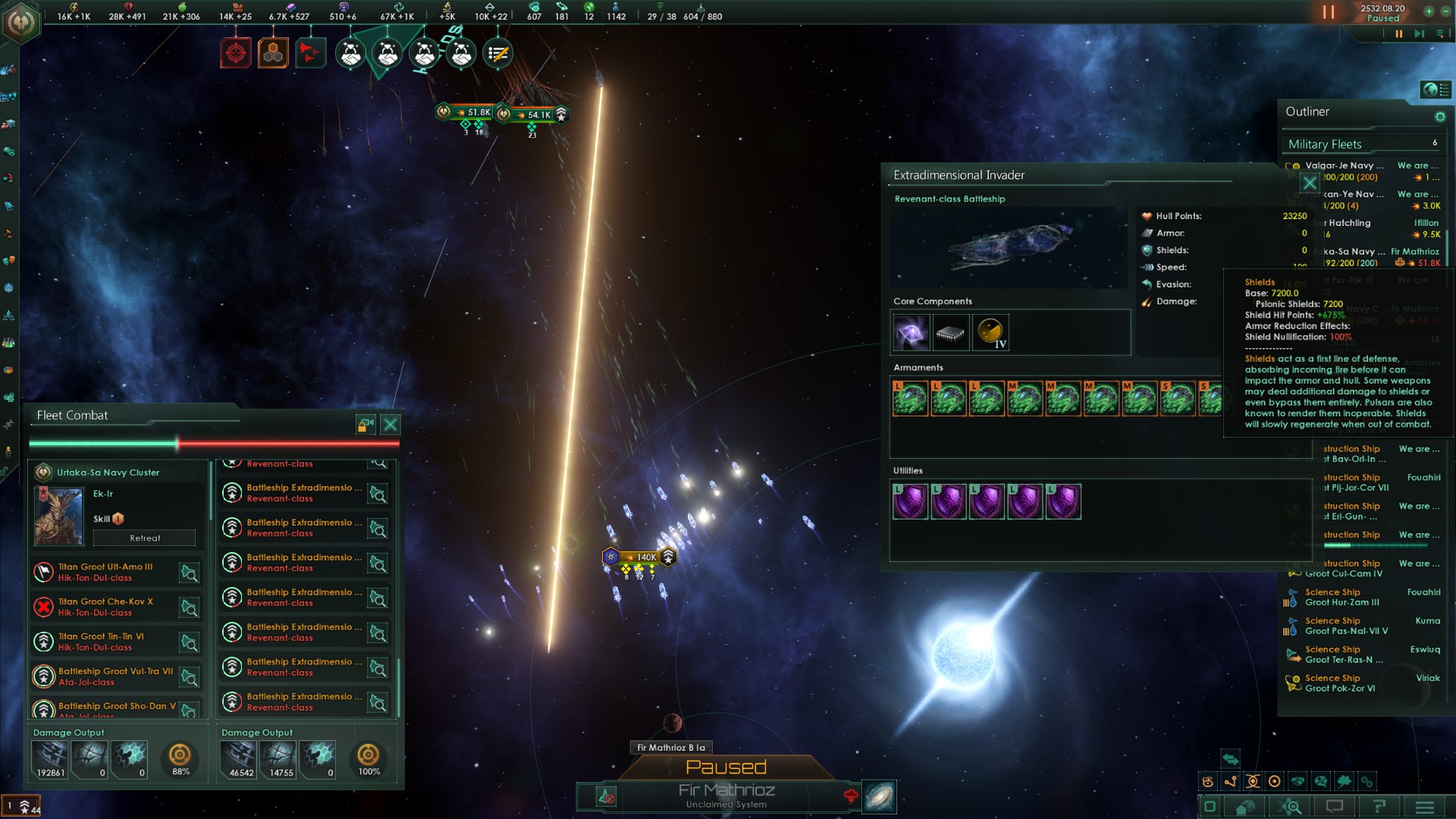Open the galaxy map view
The height and width of the screenshot is (819, 1456).
[879, 797]
